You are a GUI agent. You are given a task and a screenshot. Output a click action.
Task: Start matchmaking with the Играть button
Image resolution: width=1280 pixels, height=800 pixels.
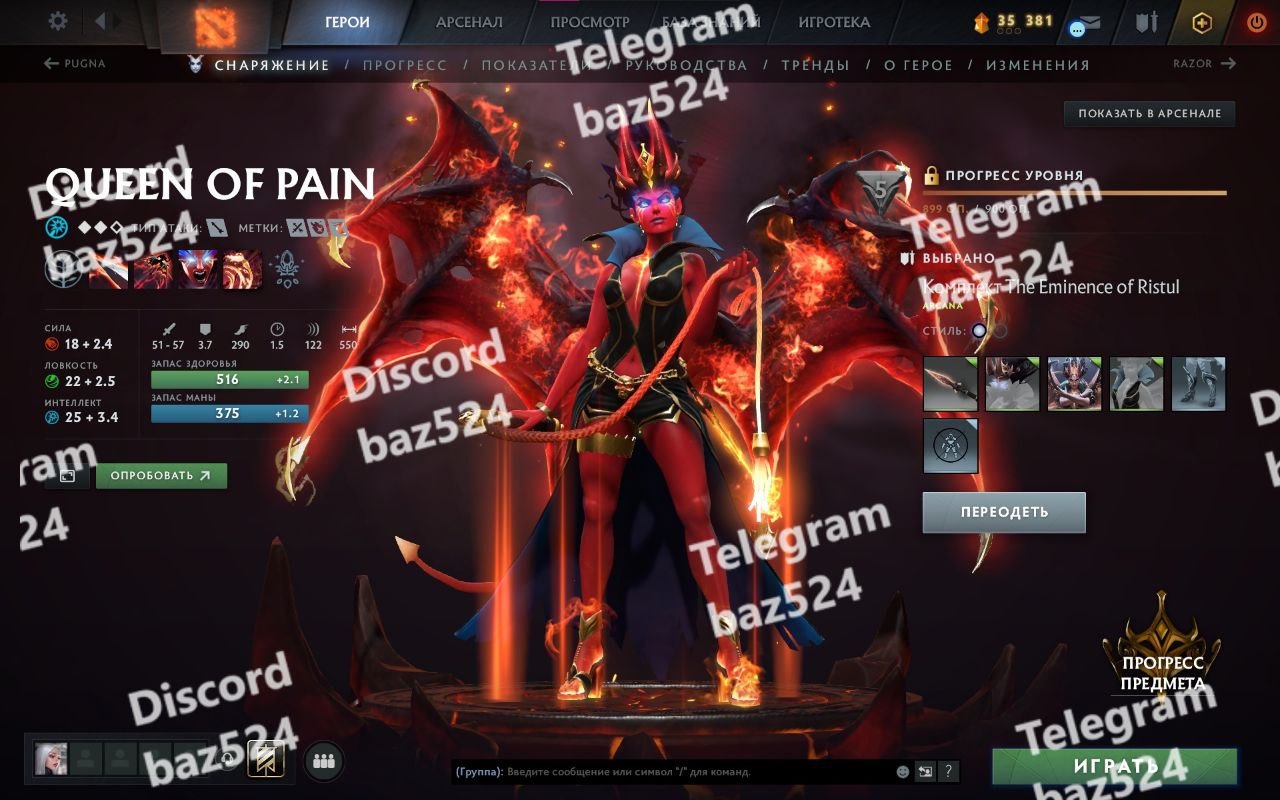coord(1114,767)
